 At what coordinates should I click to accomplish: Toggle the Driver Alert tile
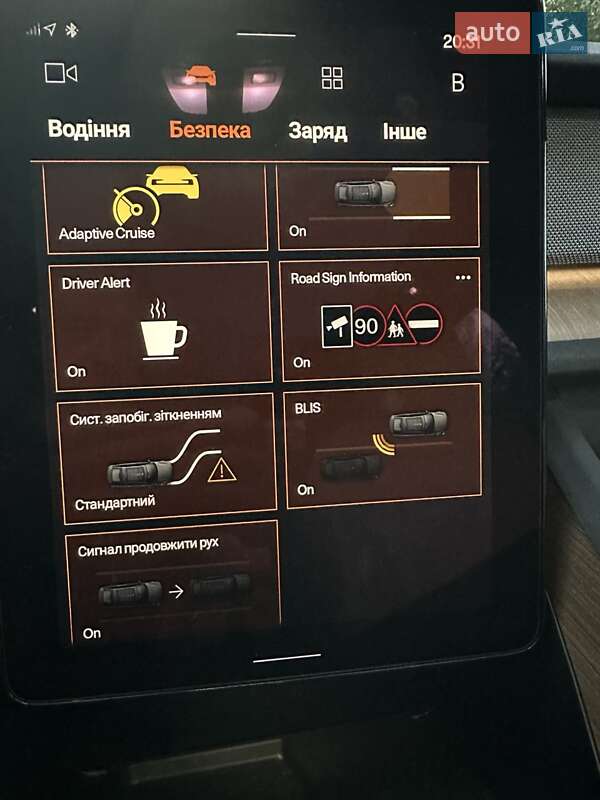click(x=160, y=323)
